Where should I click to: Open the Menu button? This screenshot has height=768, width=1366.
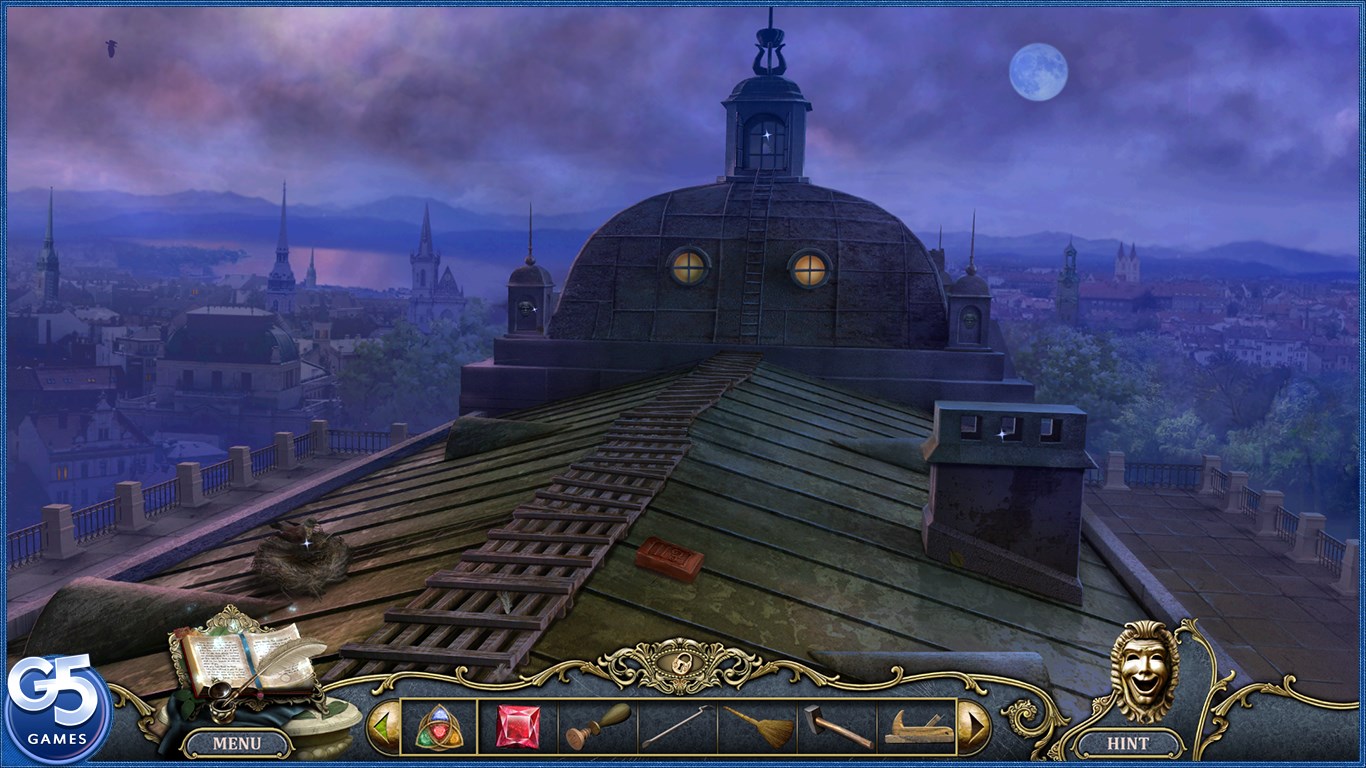236,743
